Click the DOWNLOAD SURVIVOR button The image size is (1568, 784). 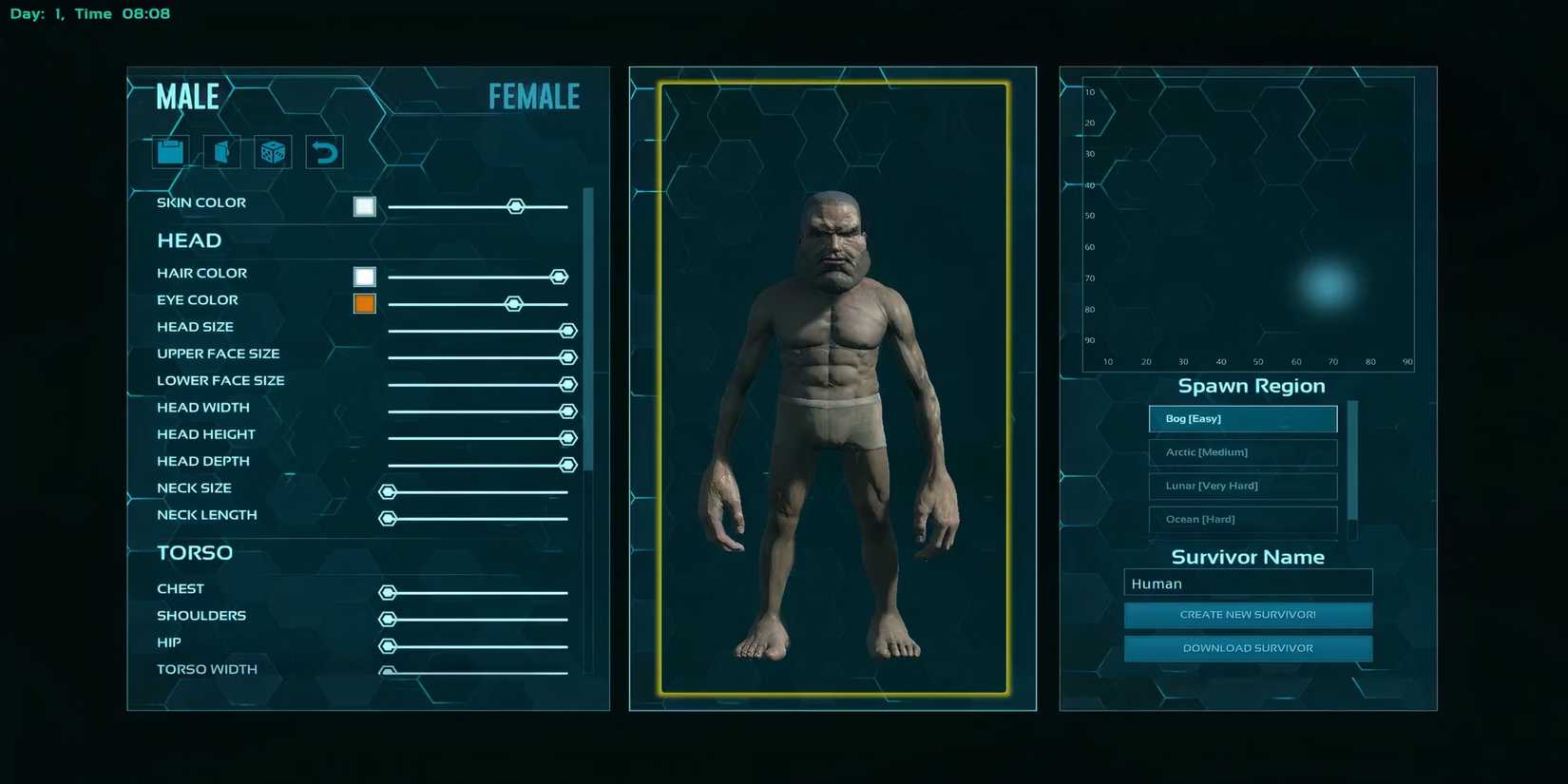pos(1248,647)
